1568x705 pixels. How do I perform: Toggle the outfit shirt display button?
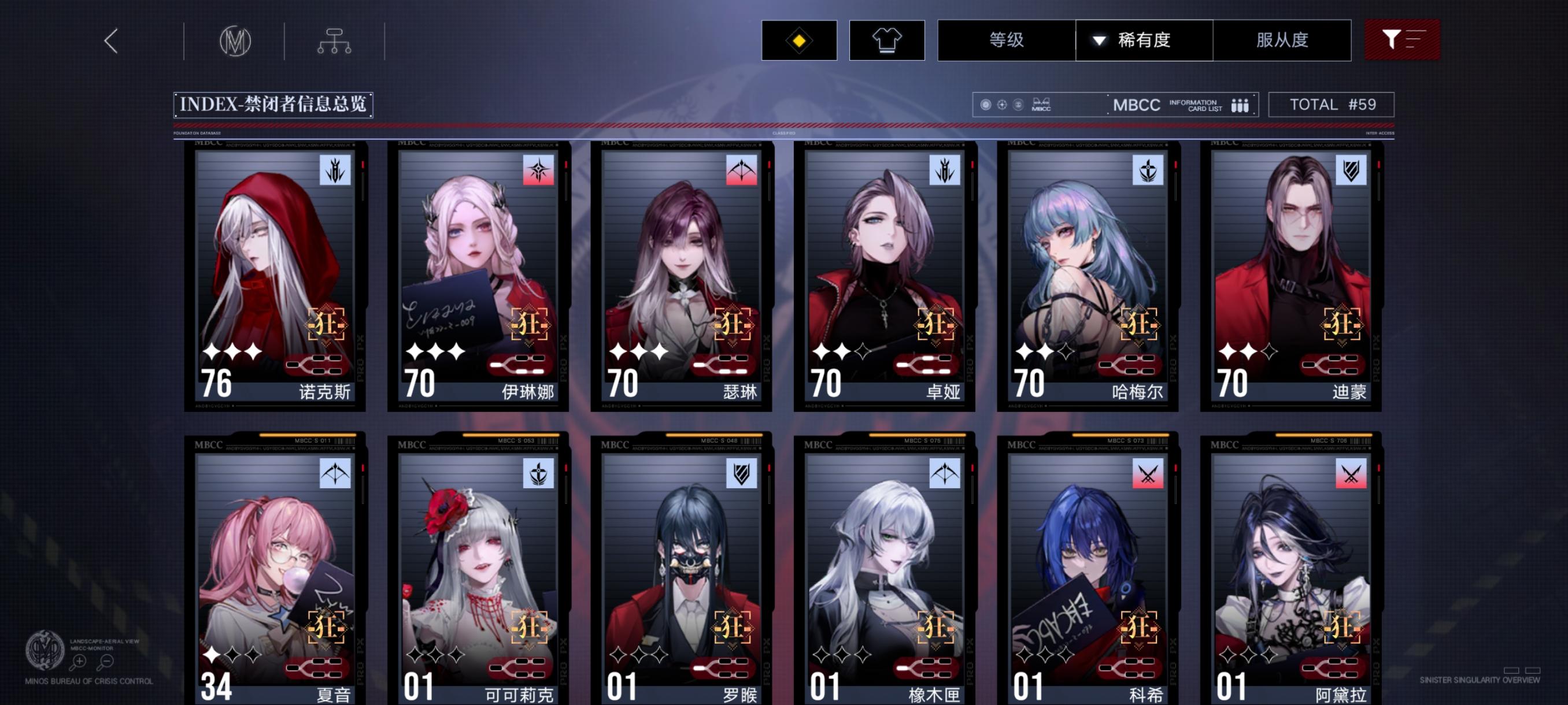[887, 39]
